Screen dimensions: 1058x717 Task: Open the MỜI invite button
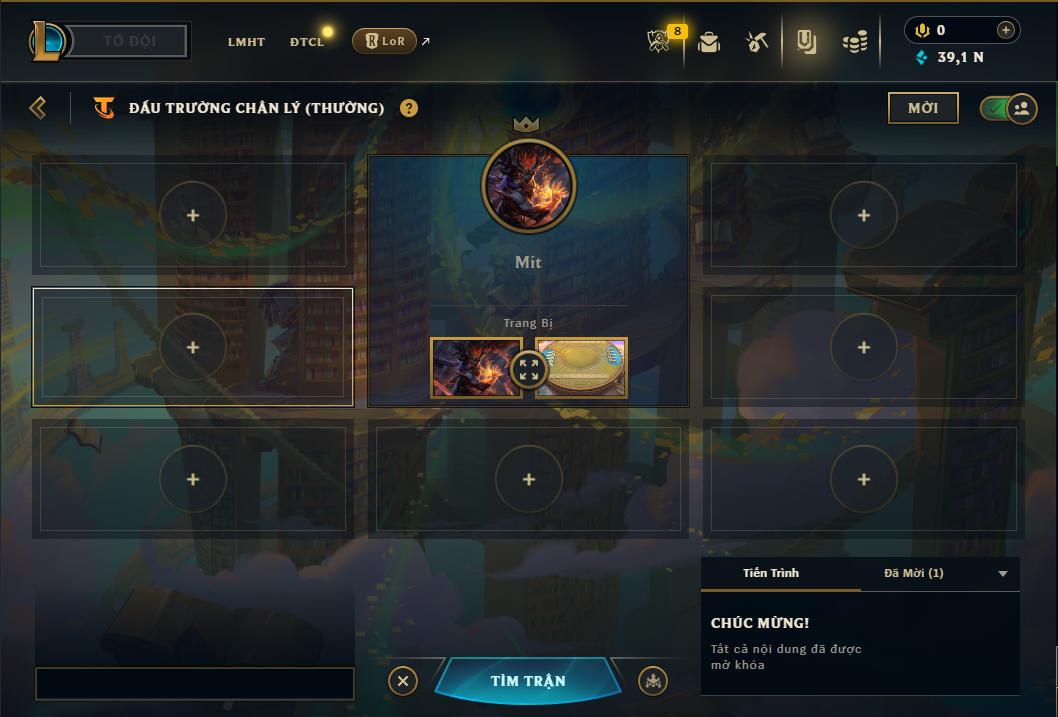[x=923, y=108]
